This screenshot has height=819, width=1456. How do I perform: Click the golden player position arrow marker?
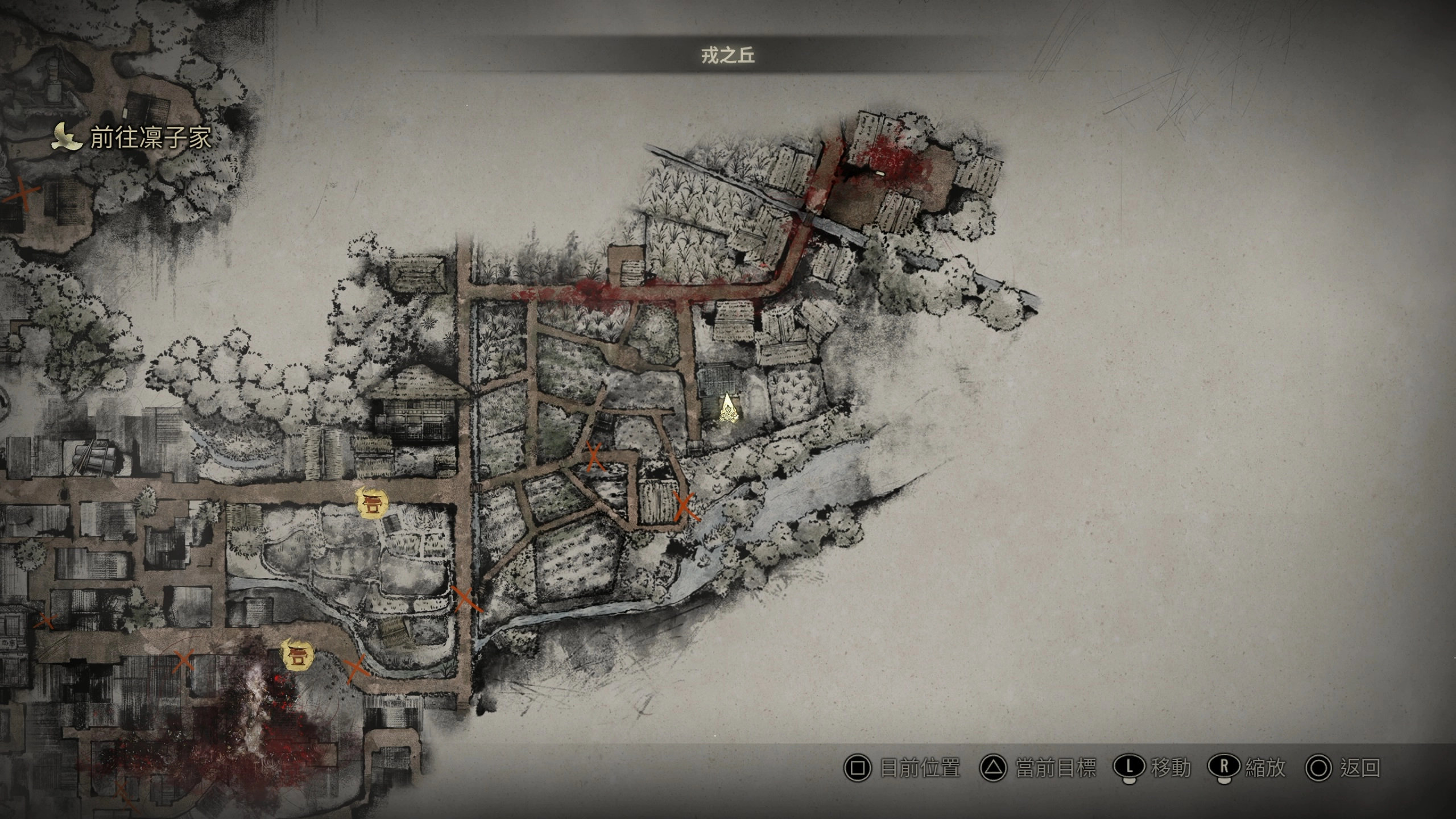coord(728,410)
